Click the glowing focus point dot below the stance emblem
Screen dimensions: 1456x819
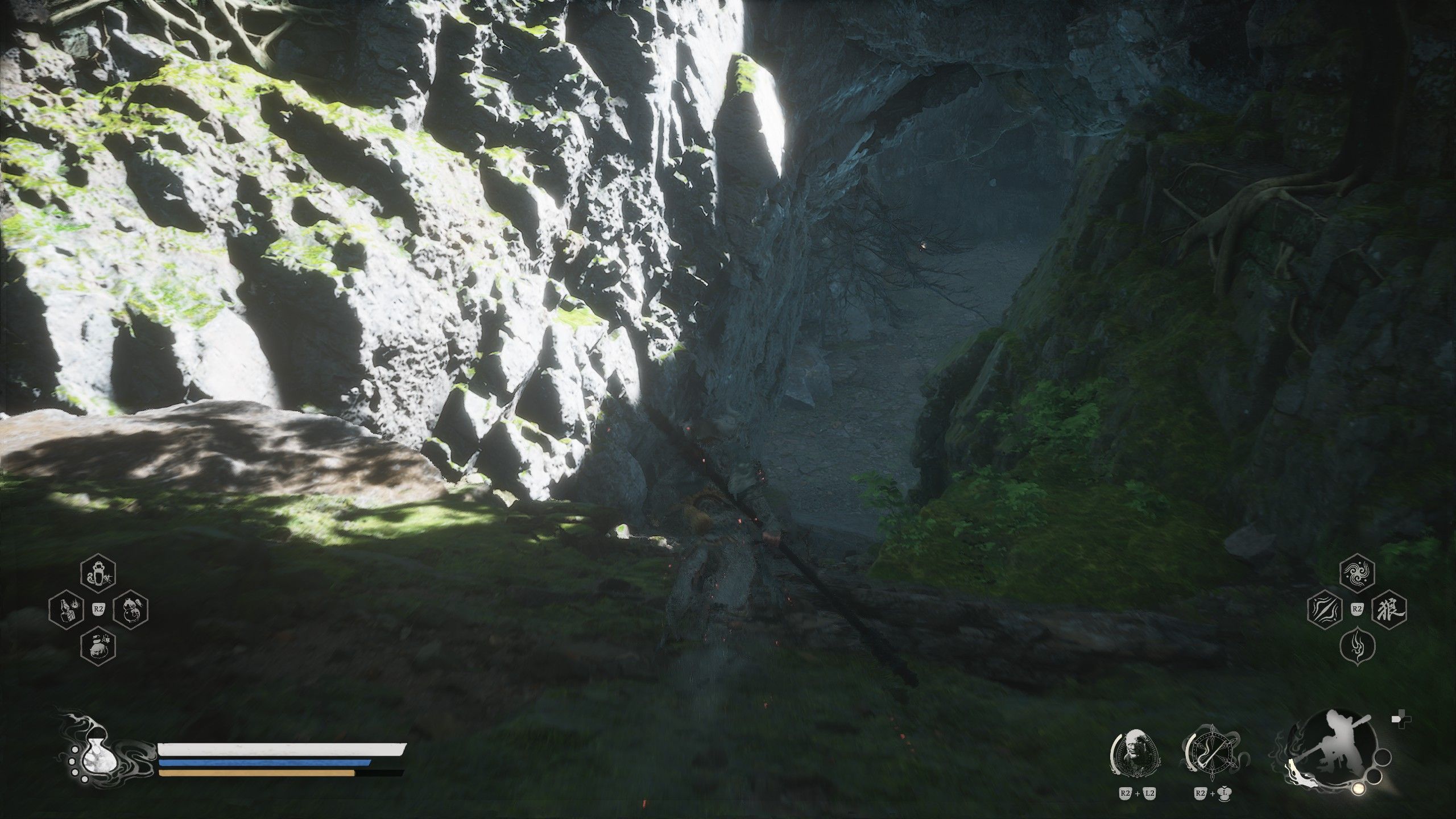click(x=1359, y=788)
